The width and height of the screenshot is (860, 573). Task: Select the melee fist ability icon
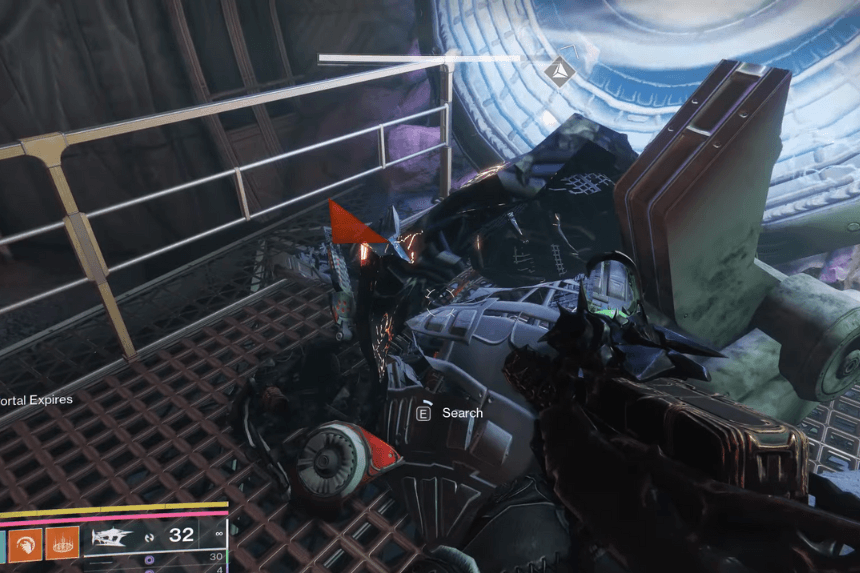coord(28,544)
